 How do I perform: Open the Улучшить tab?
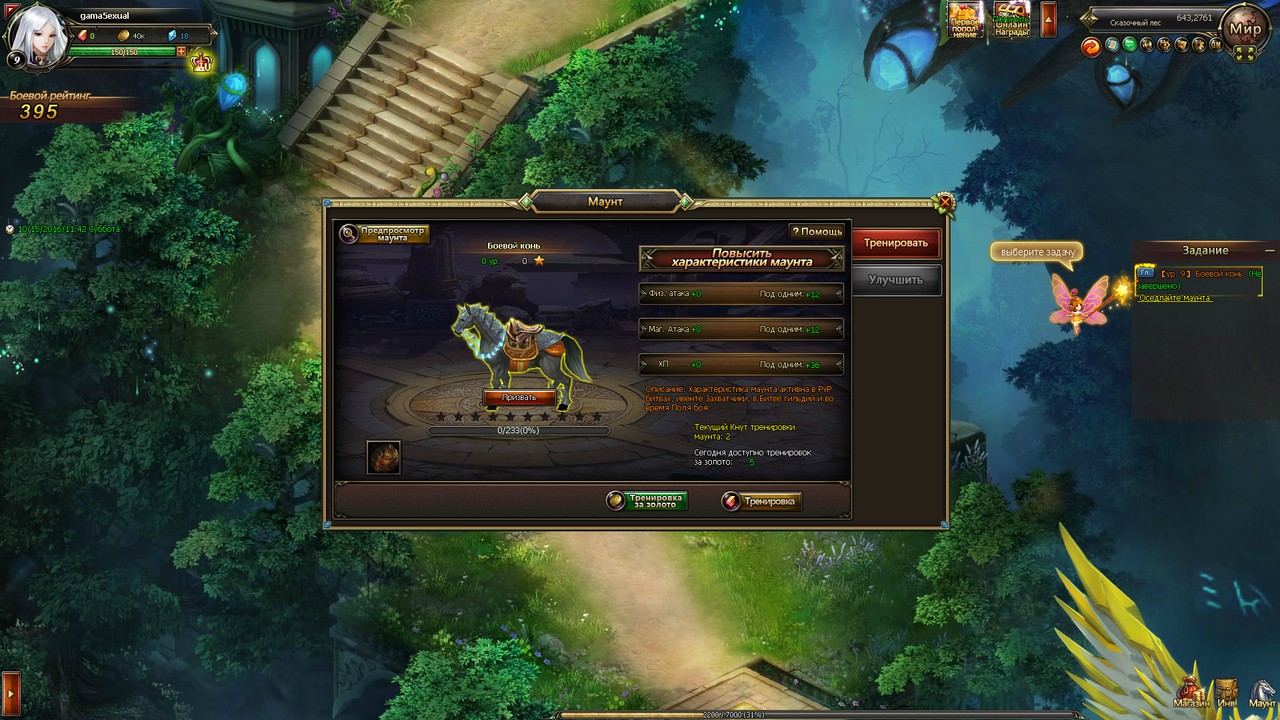(895, 280)
